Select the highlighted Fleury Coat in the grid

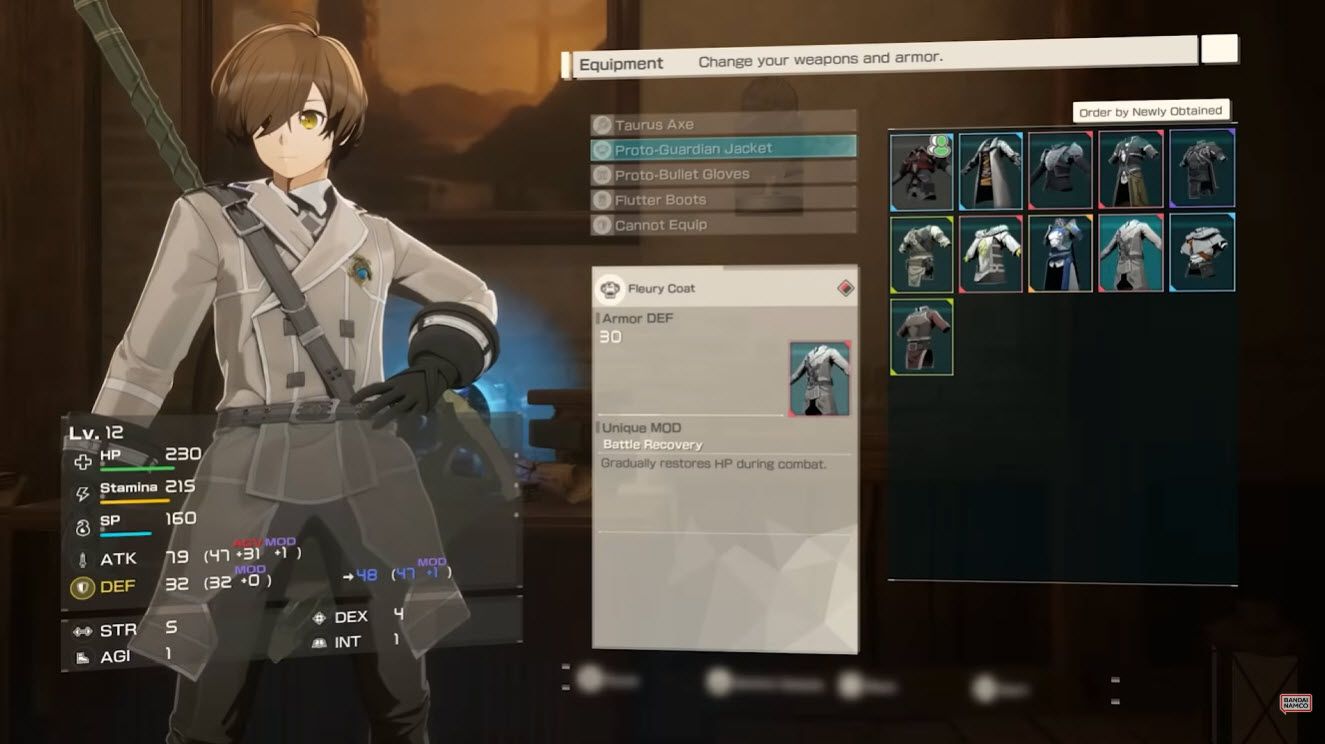click(1131, 254)
